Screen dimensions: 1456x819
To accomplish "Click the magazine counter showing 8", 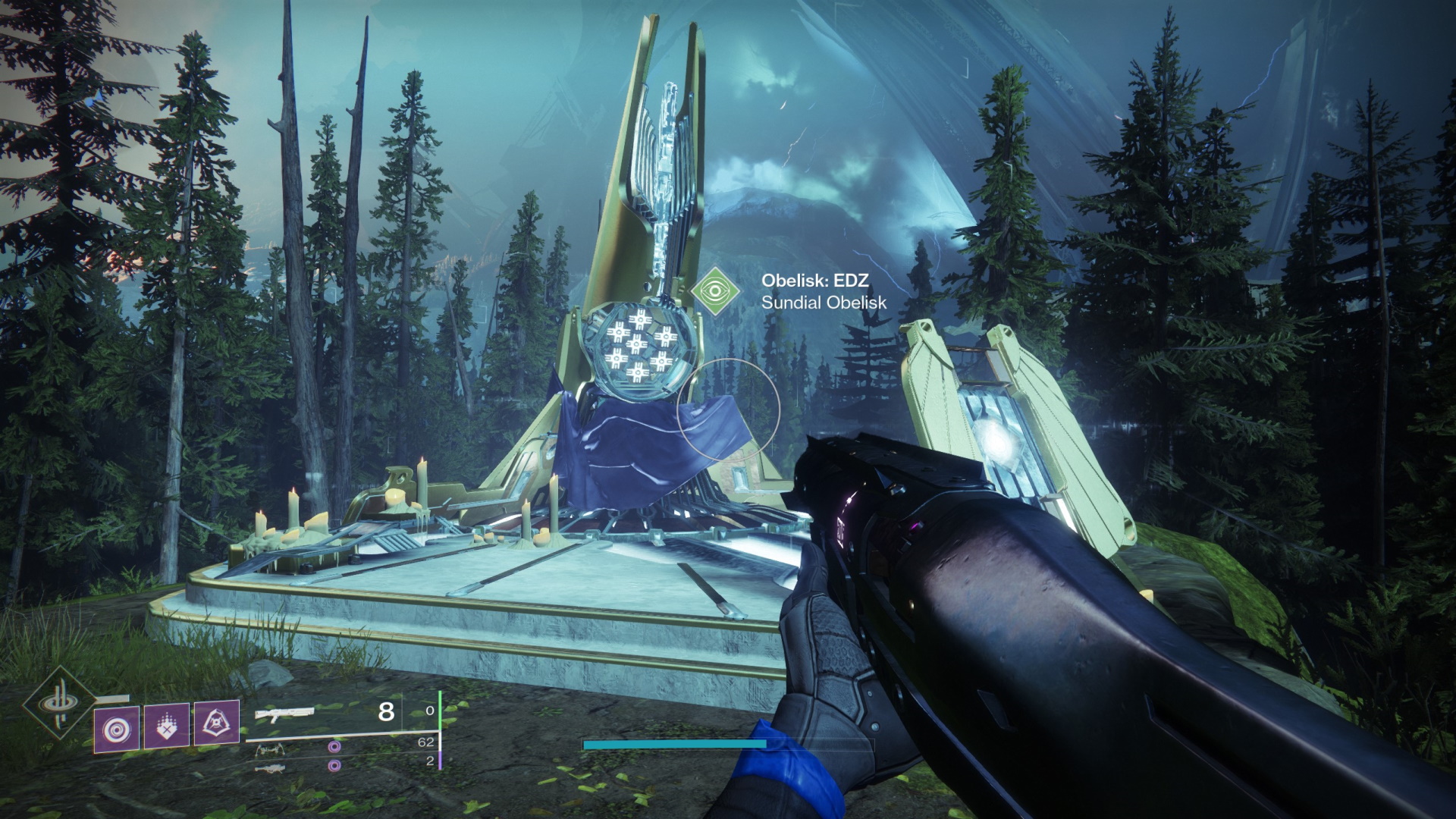I will click(x=384, y=711).
